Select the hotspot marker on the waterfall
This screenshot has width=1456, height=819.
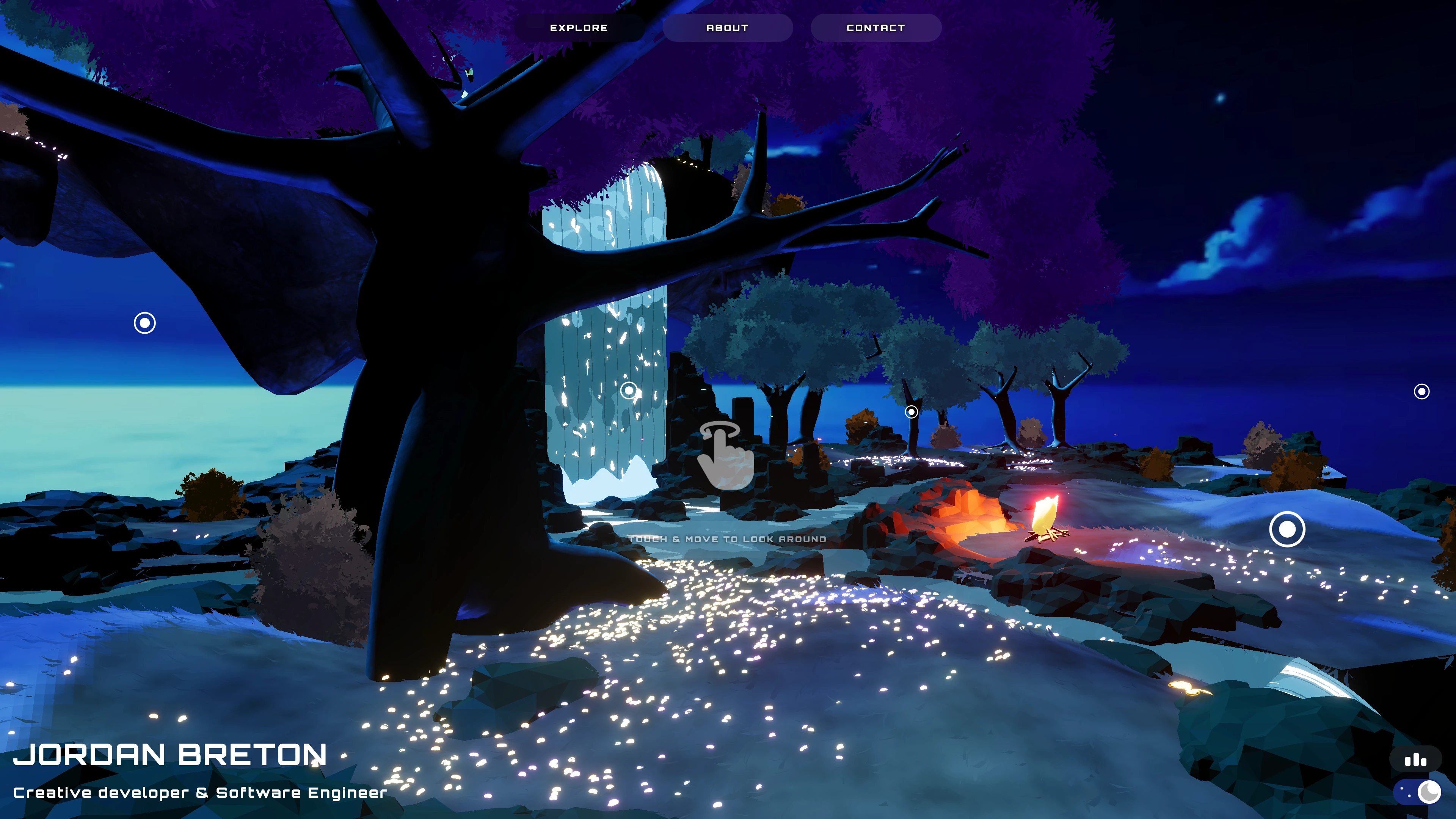pos(629,390)
